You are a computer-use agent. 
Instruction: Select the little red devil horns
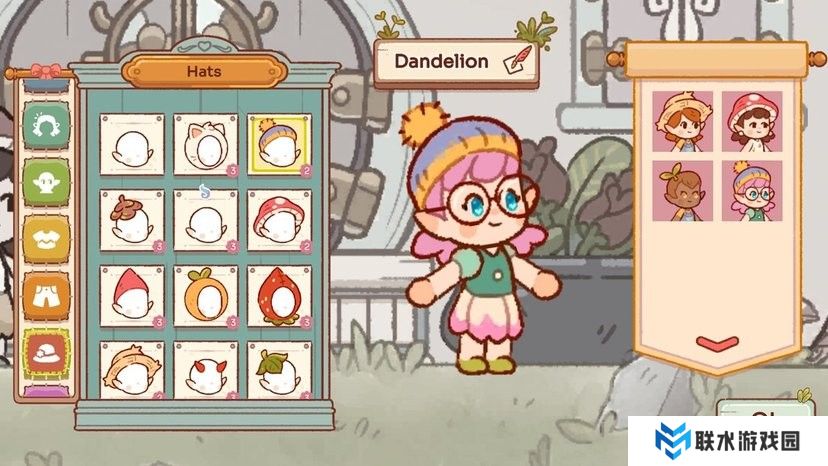(x=205, y=372)
